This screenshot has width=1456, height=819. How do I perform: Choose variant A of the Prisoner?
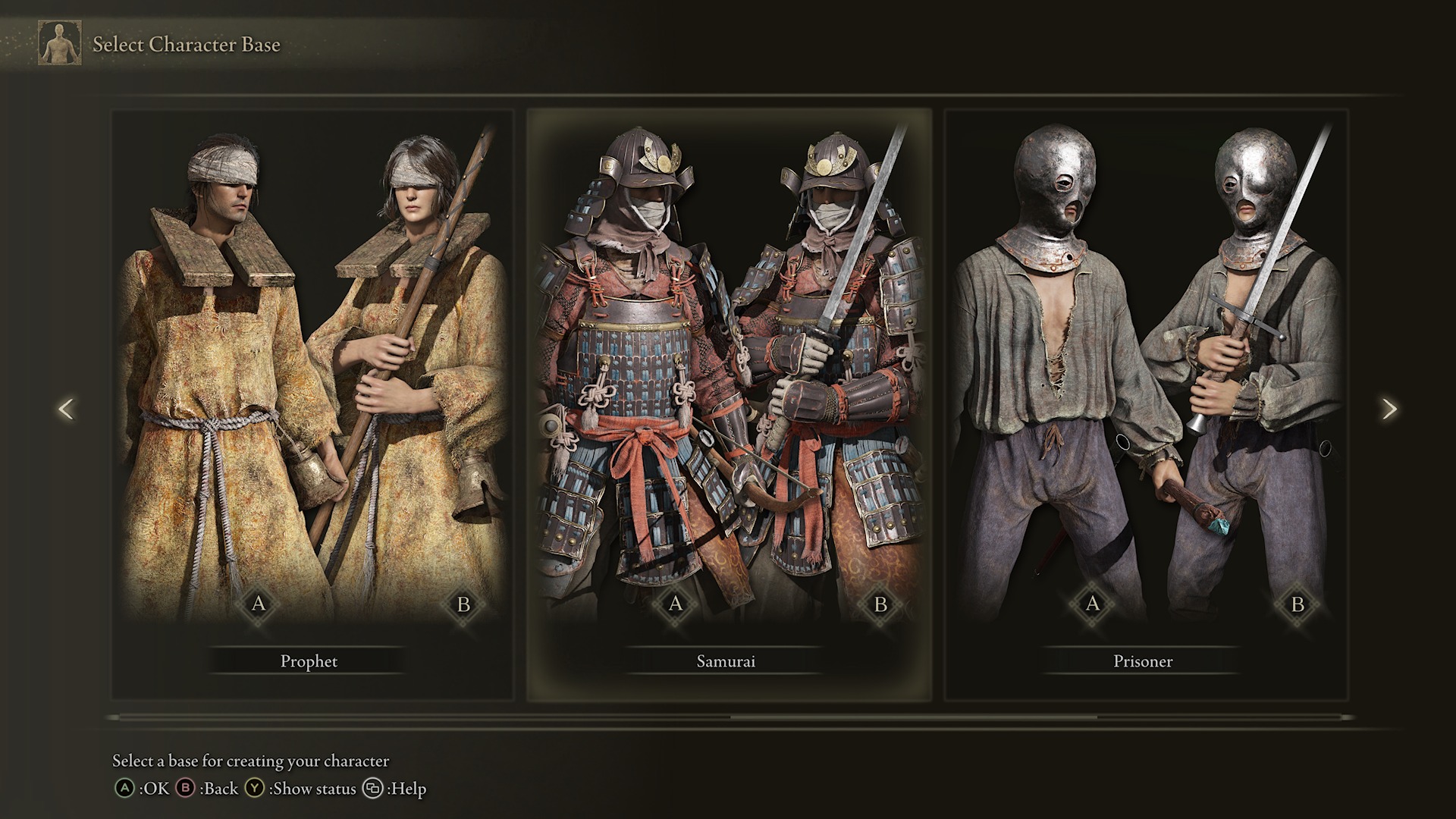click(1092, 604)
